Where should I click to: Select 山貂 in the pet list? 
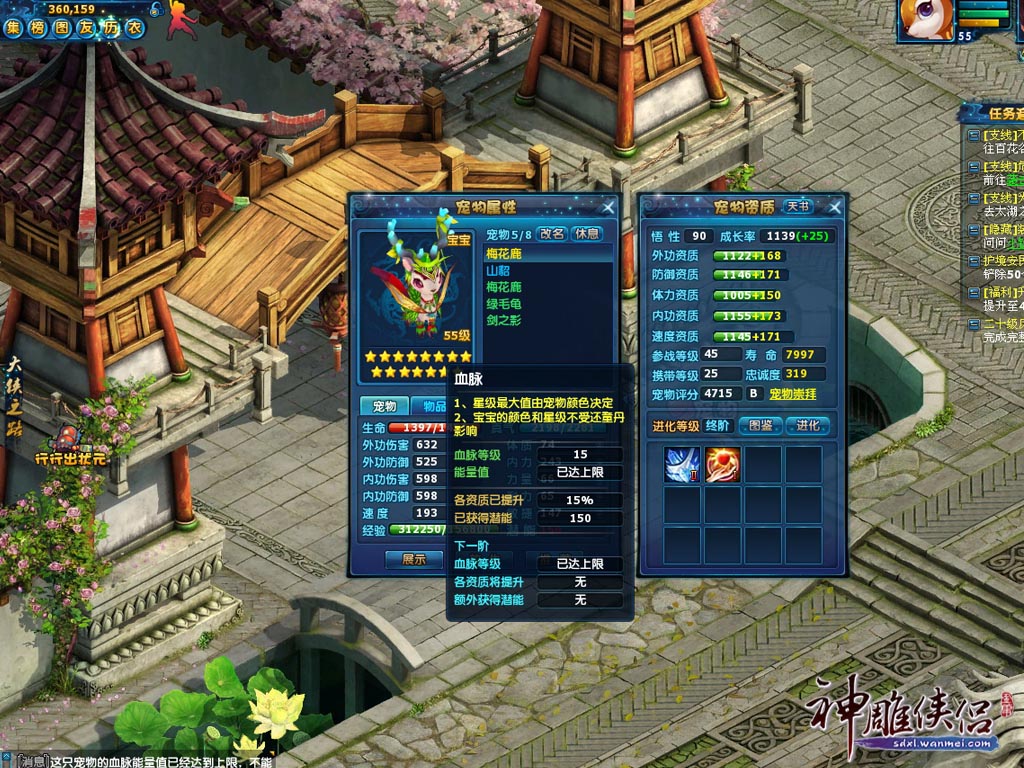coord(497,271)
